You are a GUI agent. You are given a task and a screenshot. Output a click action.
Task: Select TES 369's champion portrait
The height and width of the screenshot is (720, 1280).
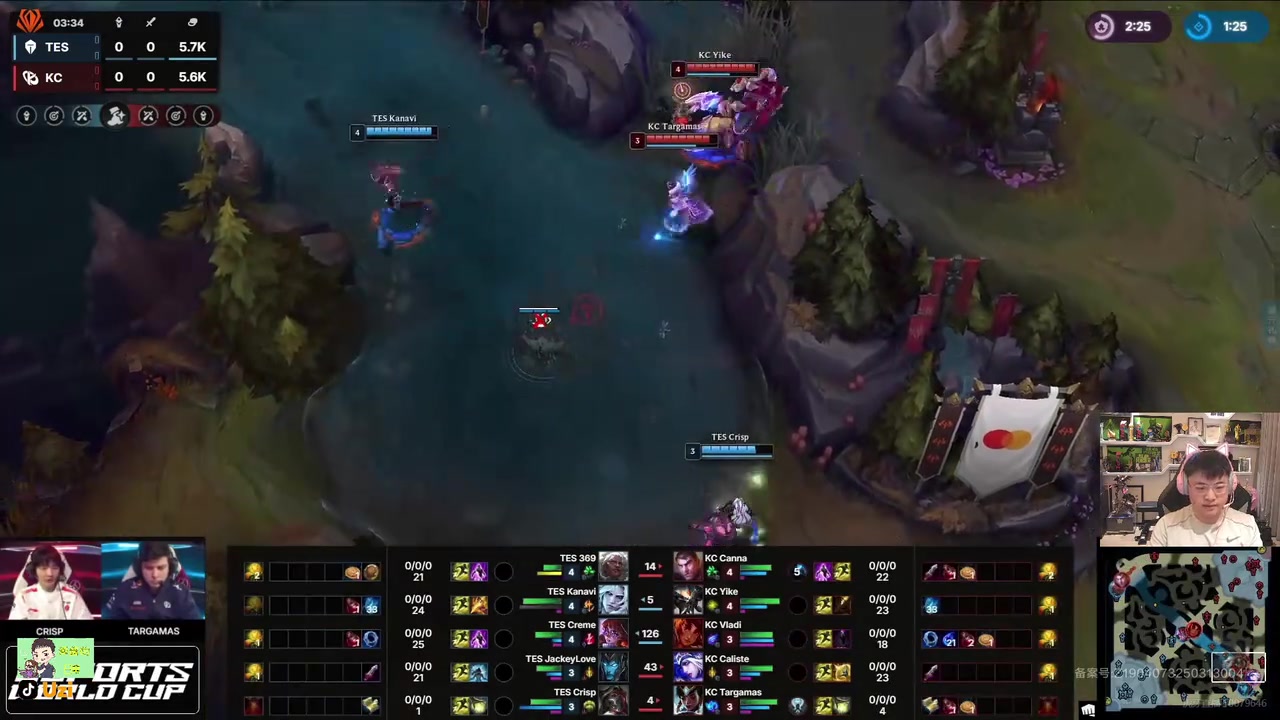coord(613,567)
